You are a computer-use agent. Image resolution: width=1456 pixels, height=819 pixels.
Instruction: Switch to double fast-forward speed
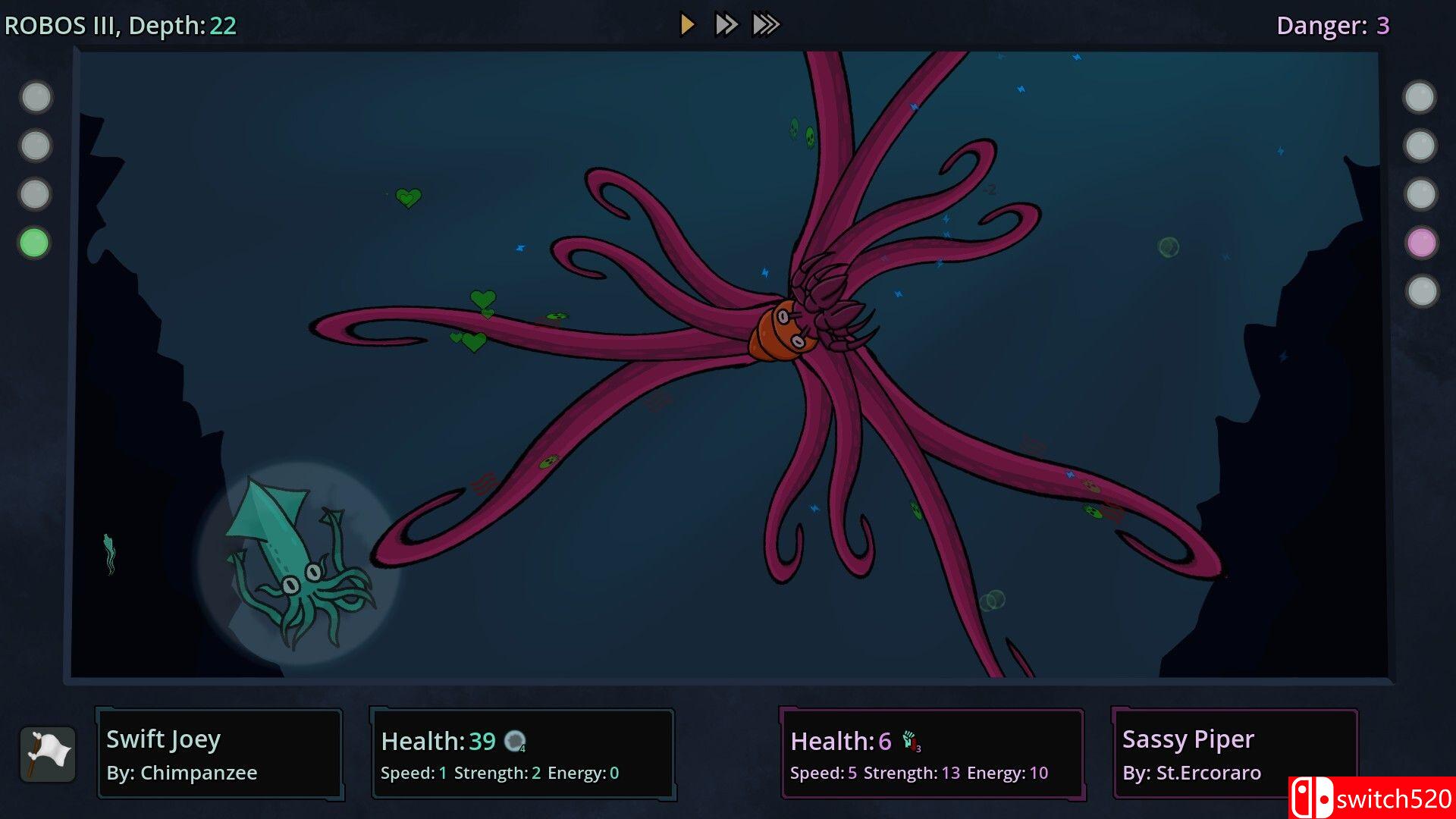(x=726, y=25)
